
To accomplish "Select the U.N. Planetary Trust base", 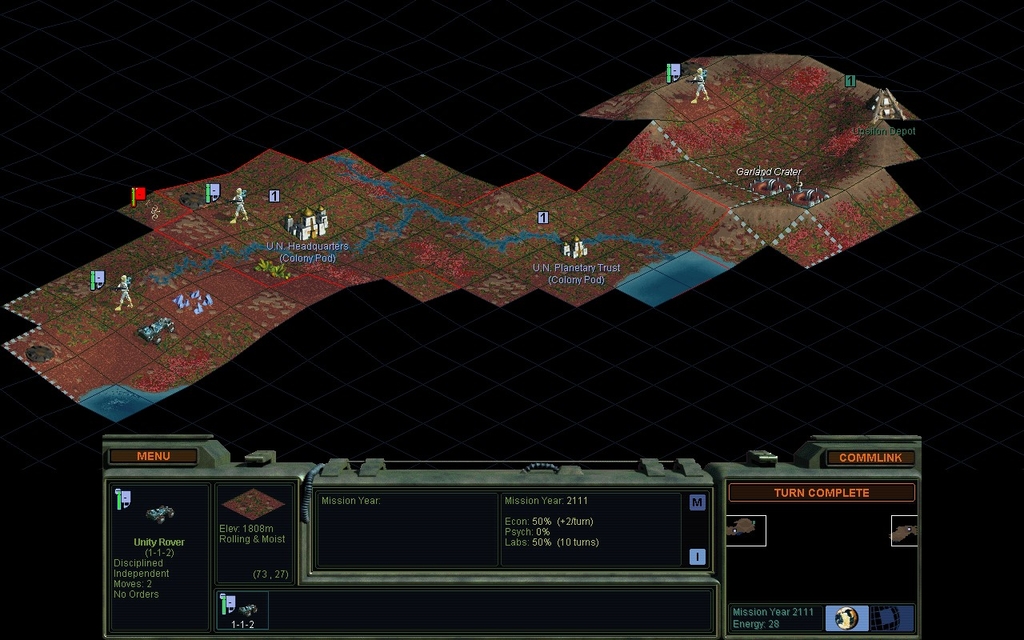I will 575,248.
